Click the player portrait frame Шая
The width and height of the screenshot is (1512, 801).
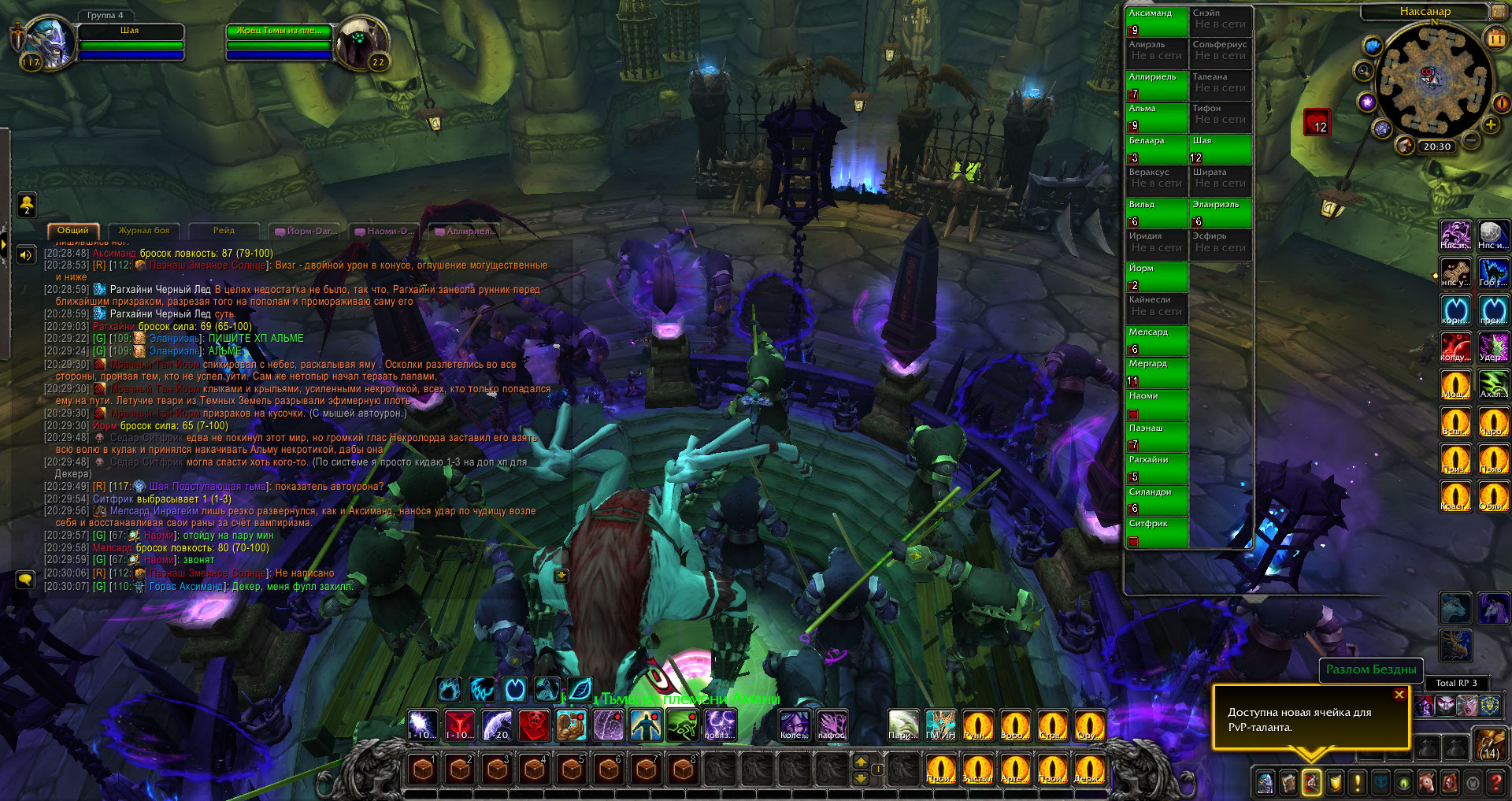point(49,43)
